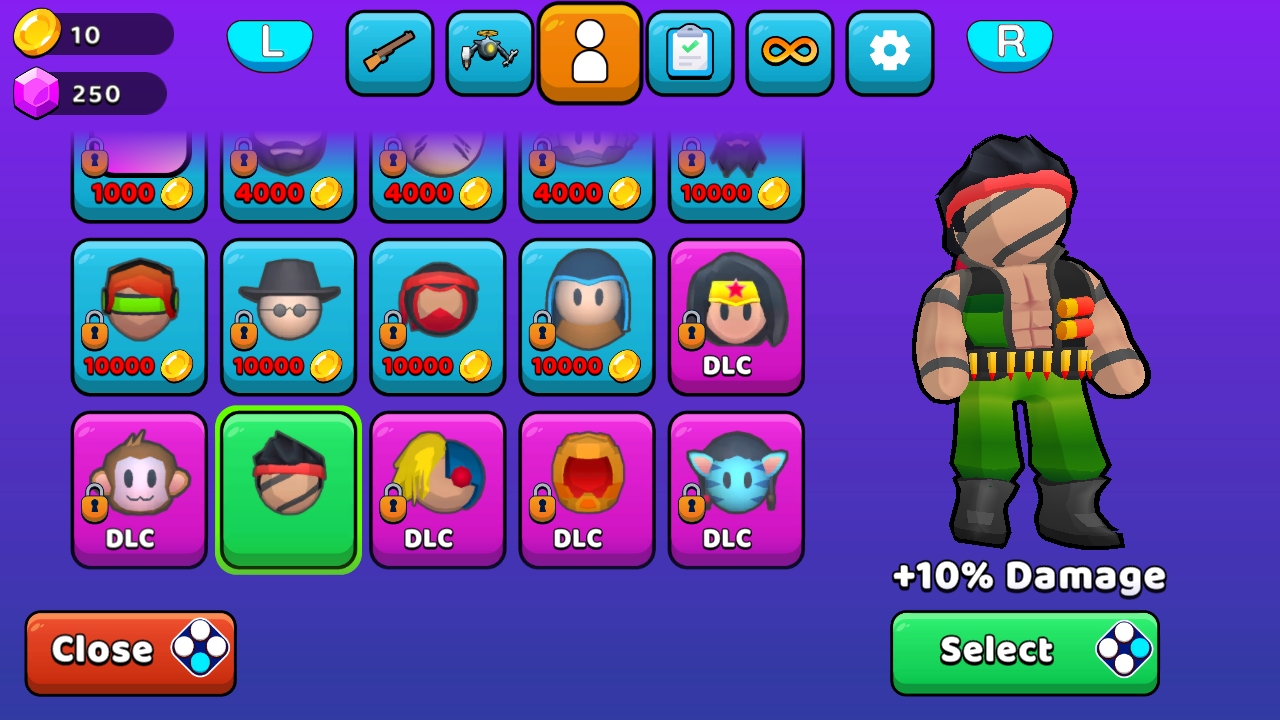Image resolution: width=1280 pixels, height=720 pixels.
Task: Open the character selection tab
Action: point(590,52)
